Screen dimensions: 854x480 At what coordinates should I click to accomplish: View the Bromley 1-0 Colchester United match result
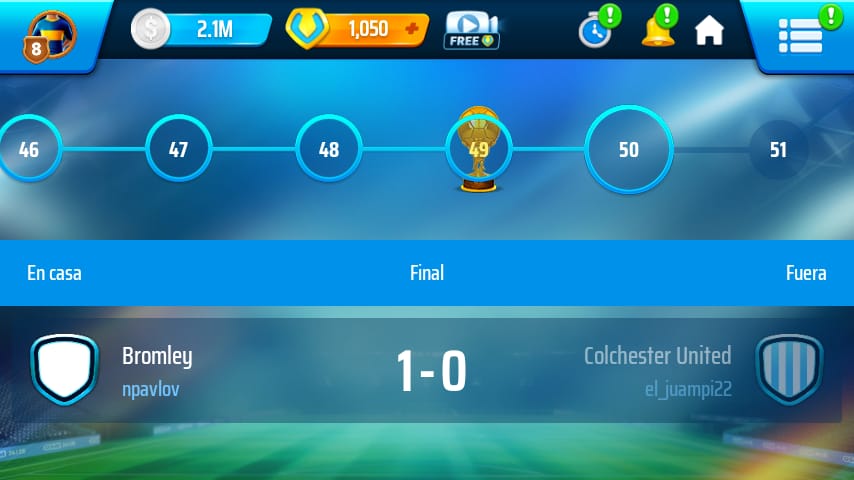[431, 372]
